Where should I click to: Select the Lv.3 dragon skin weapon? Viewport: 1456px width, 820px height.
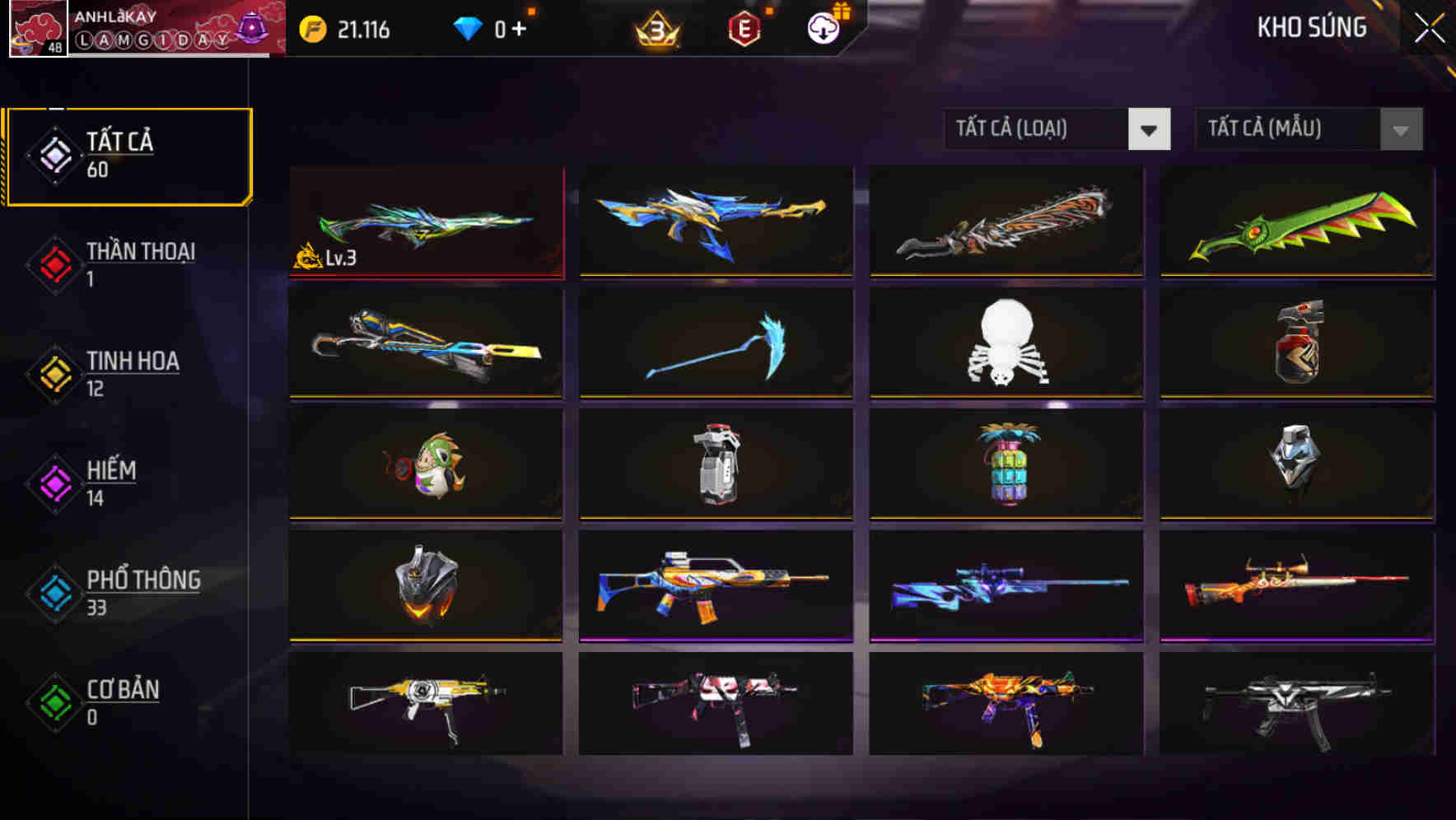pos(424,222)
